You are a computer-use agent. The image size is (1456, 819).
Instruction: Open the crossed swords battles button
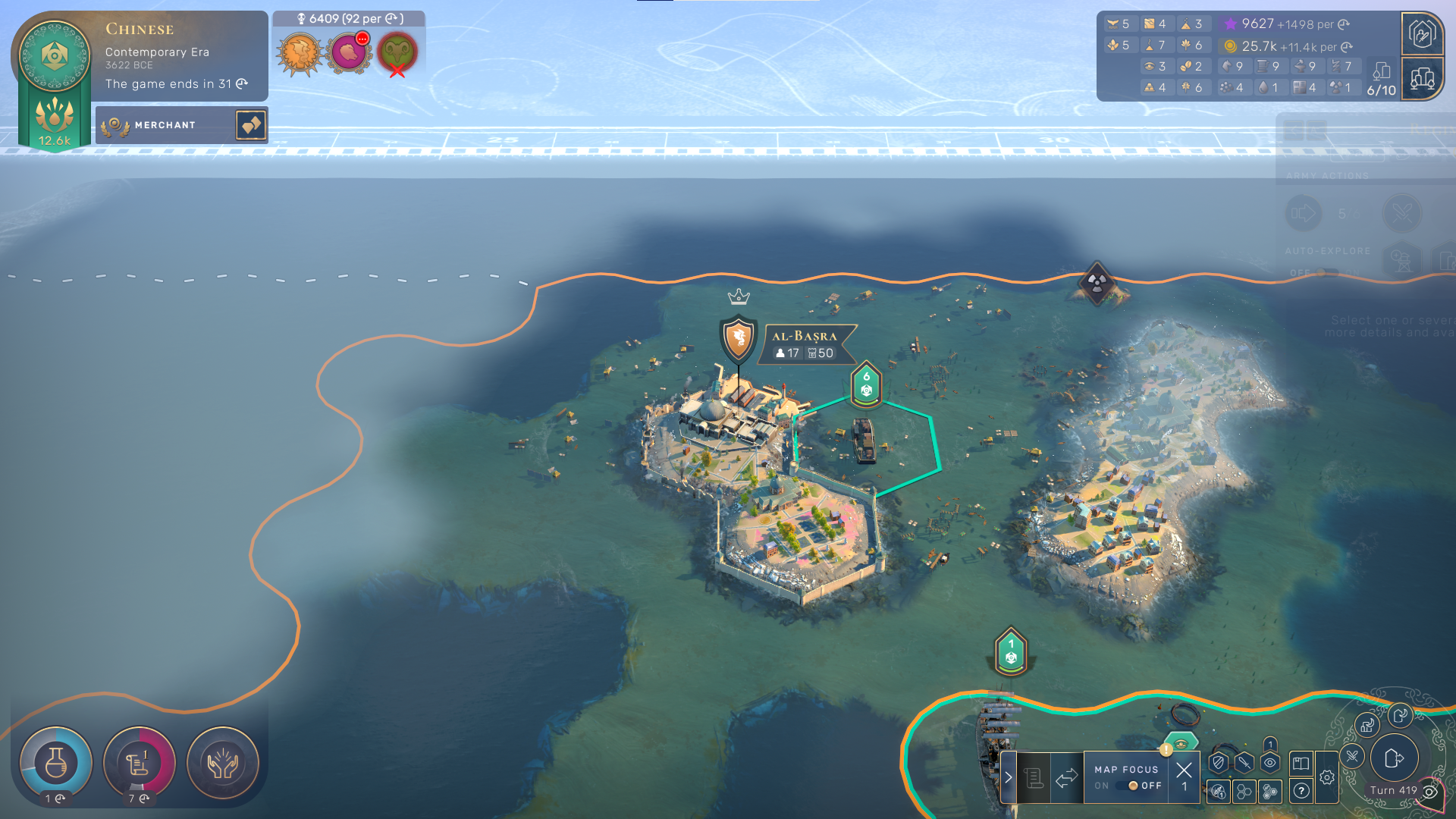click(1352, 755)
